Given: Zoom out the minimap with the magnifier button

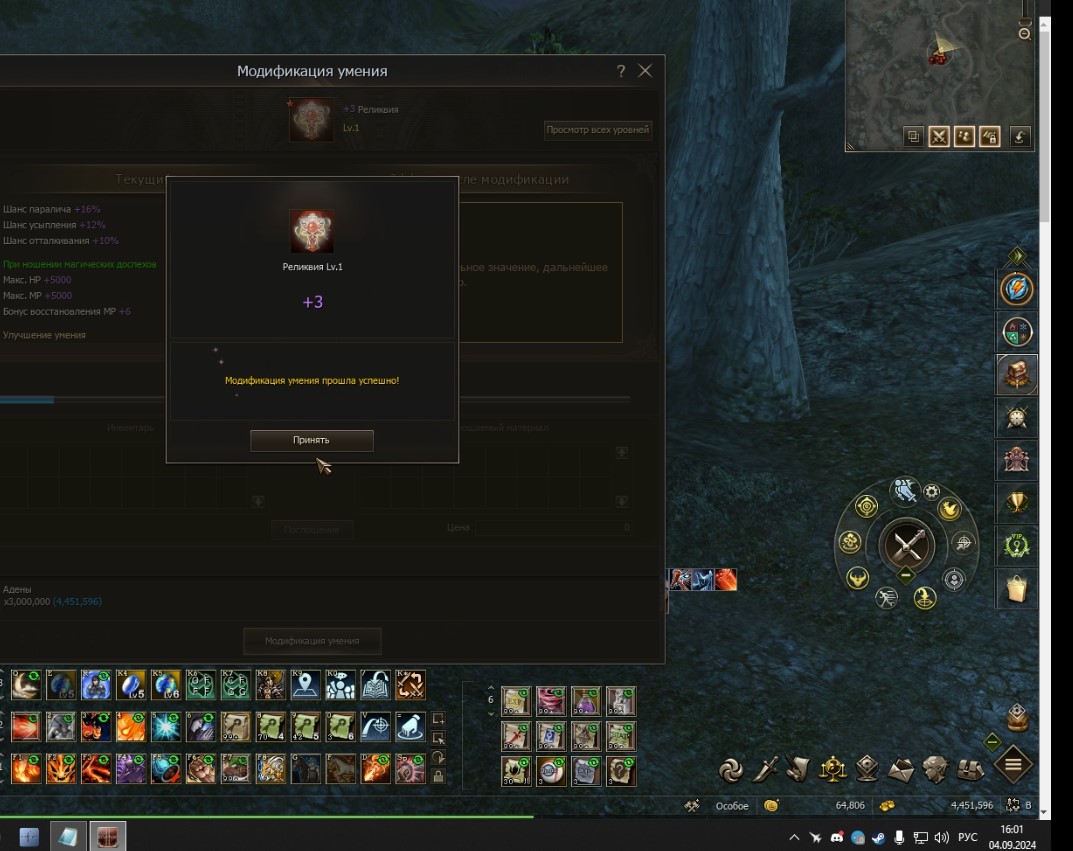Looking at the screenshot, I should click(x=1024, y=33).
